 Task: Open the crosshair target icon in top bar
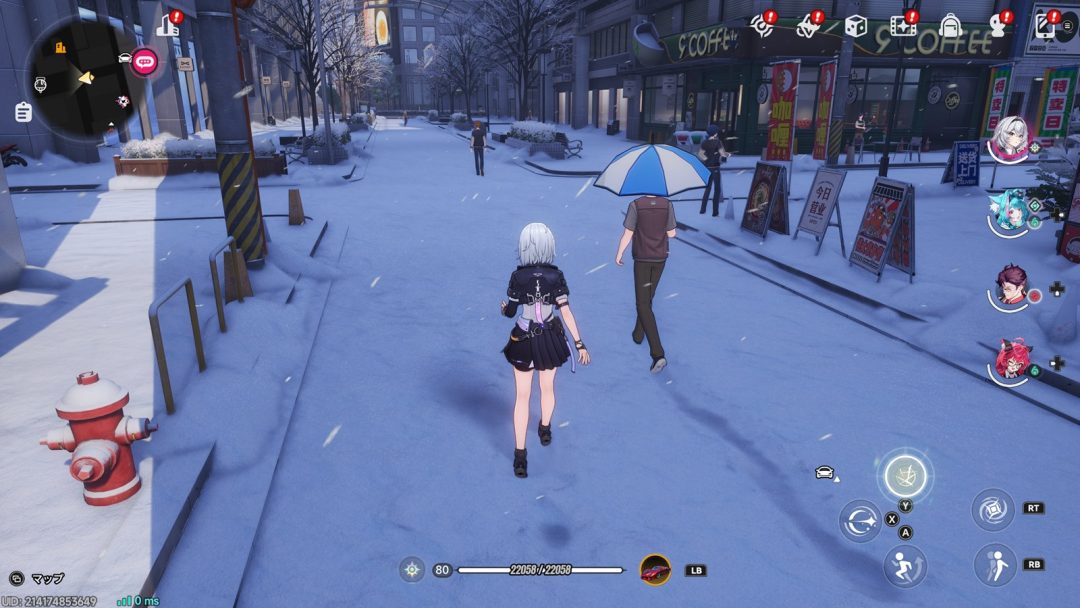click(762, 26)
